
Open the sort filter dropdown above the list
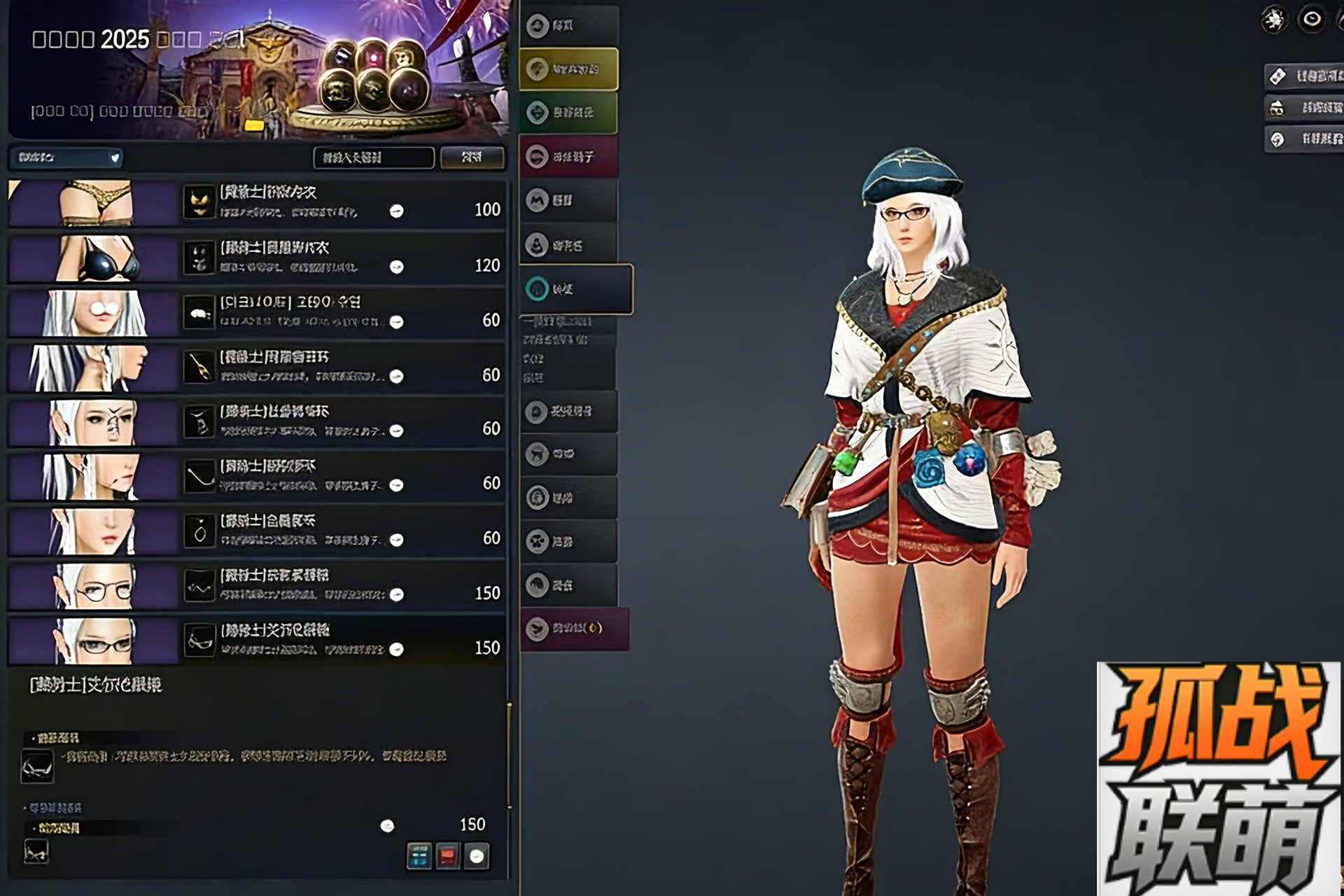[66, 157]
